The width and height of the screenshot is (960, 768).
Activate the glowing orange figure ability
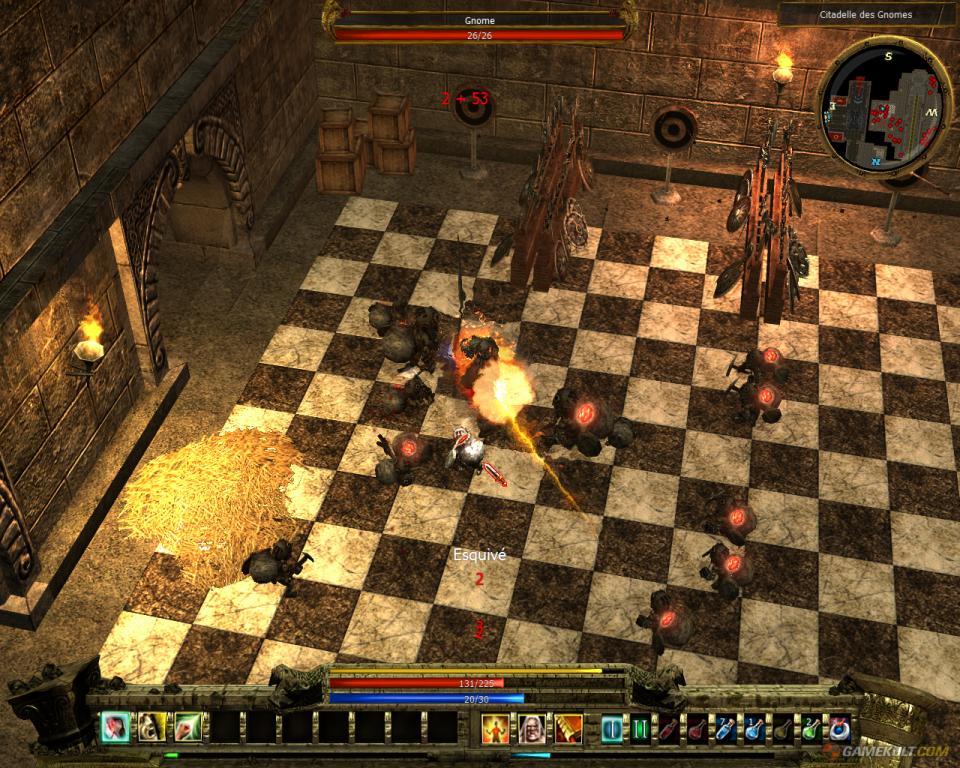(x=496, y=728)
